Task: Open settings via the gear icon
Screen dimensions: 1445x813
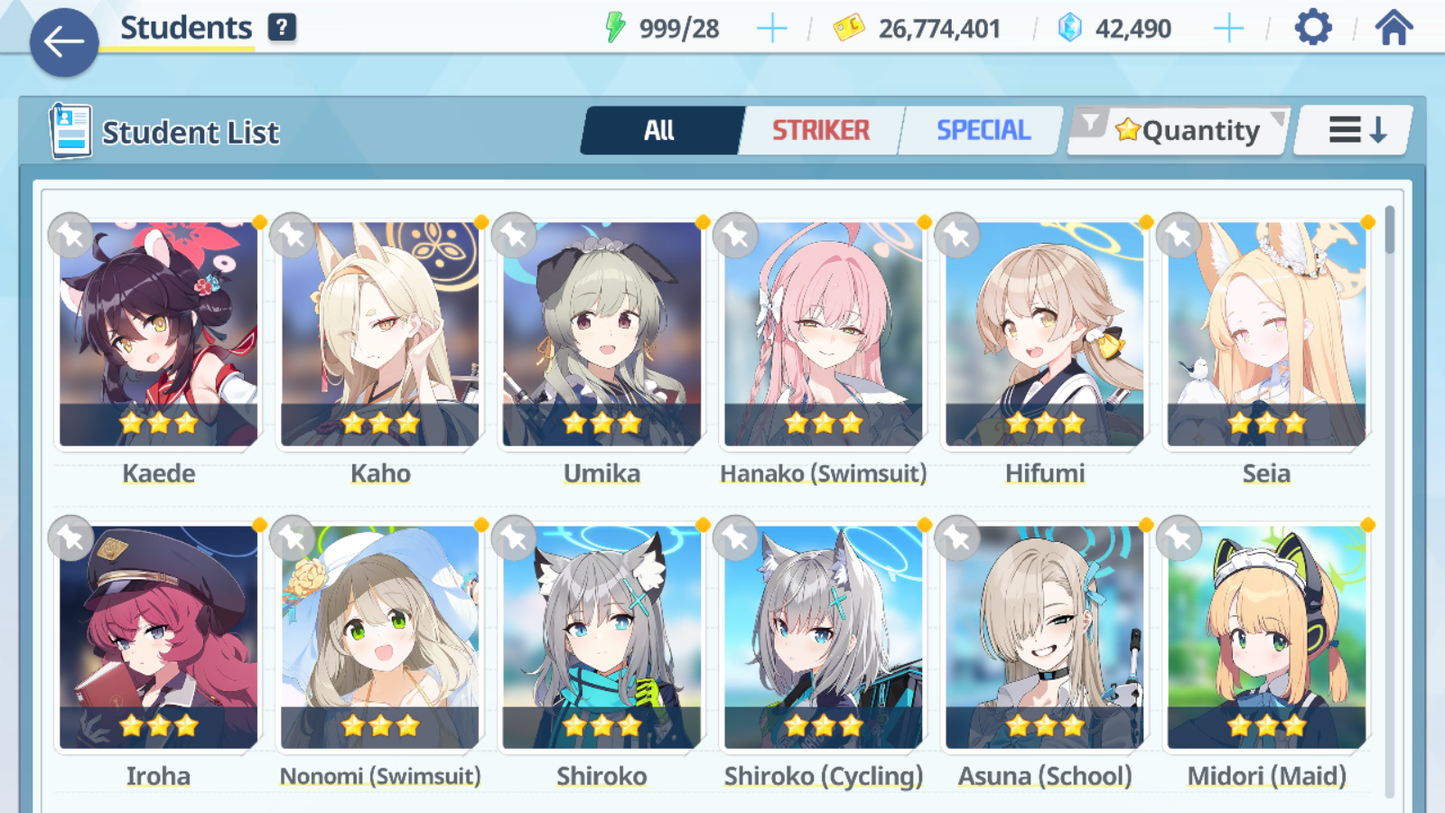Action: pos(1313,28)
